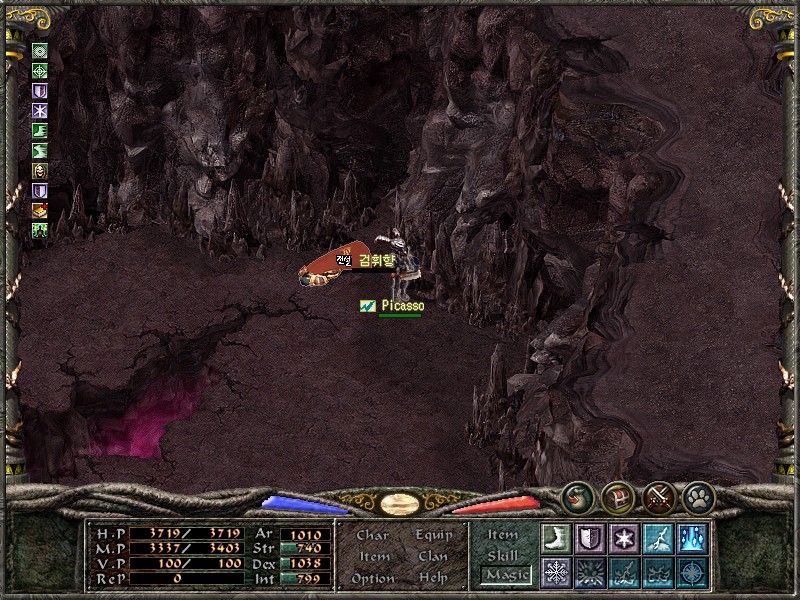Activate the blue ice shards spell
Image resolution: width=800 pixels, height=600 pixels.
(x=691, y=538)
